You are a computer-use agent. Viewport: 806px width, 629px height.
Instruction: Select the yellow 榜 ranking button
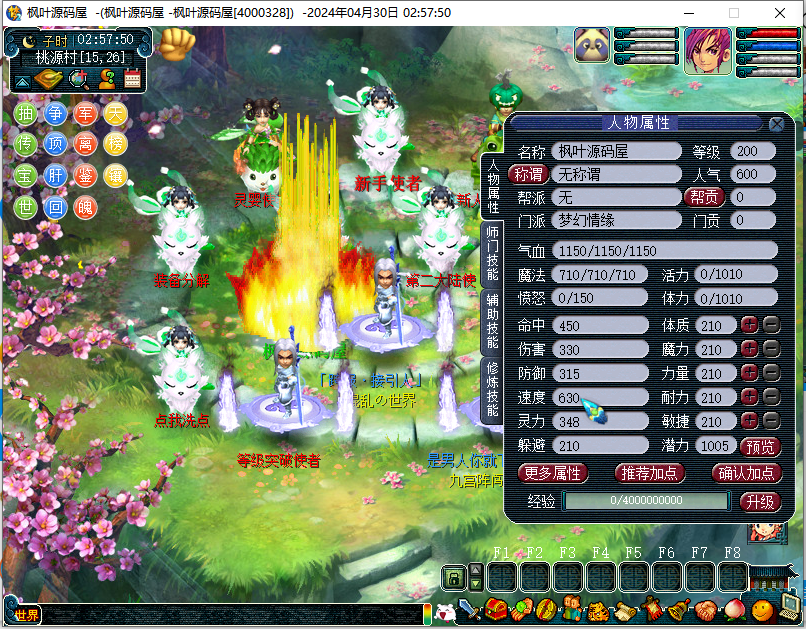pyautogui.click(x=116, y=144)
